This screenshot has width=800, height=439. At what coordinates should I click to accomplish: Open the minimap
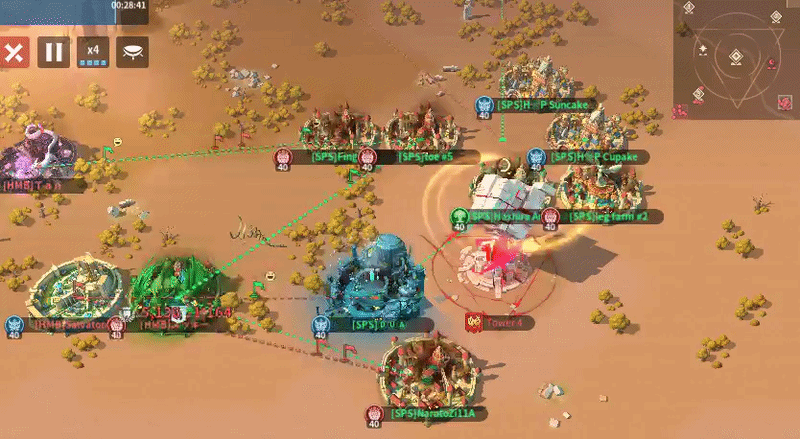coord(736,60)
